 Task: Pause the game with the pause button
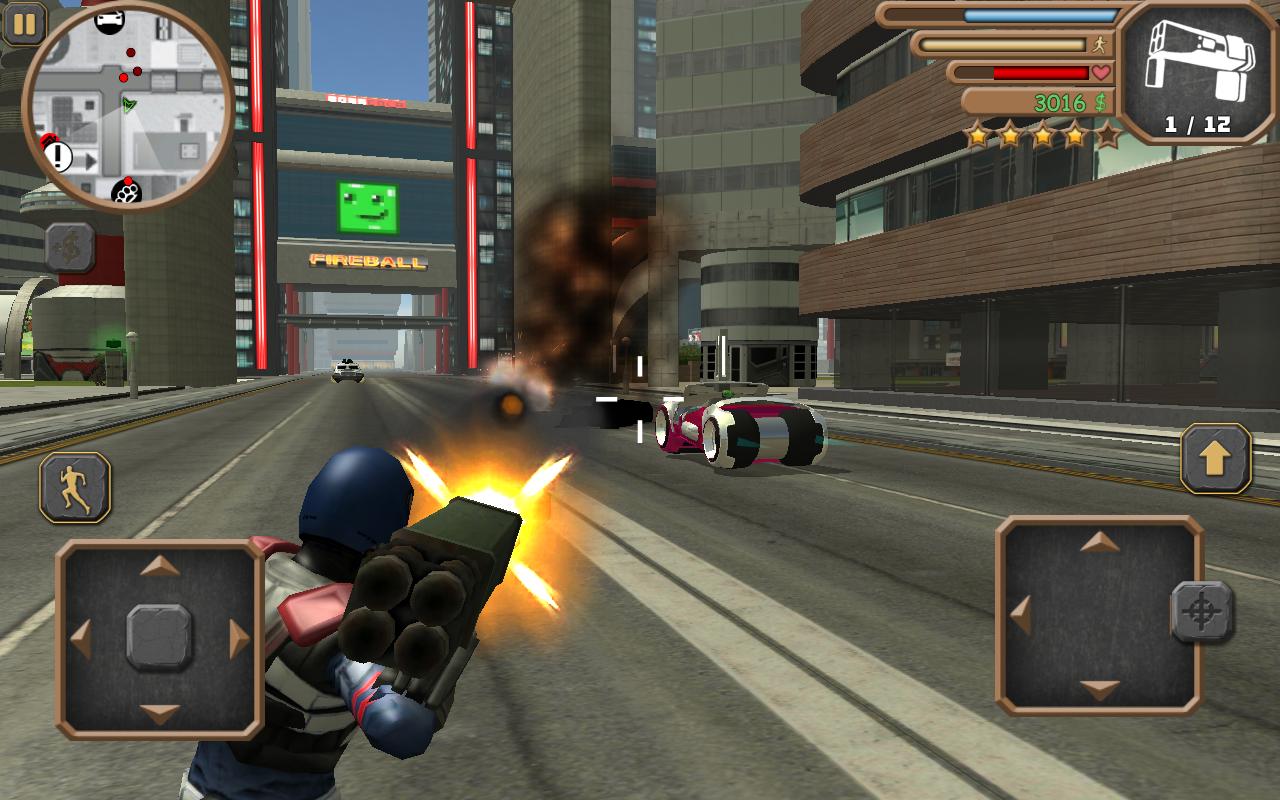tap(24, 23)
